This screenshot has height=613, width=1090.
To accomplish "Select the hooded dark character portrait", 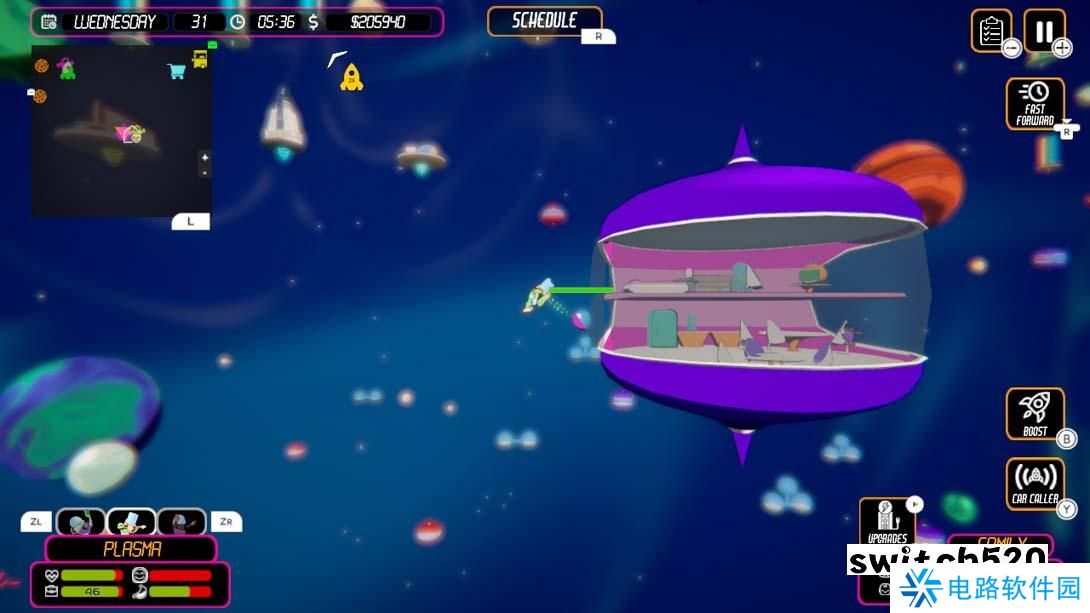I will click(x=181, y=522).
